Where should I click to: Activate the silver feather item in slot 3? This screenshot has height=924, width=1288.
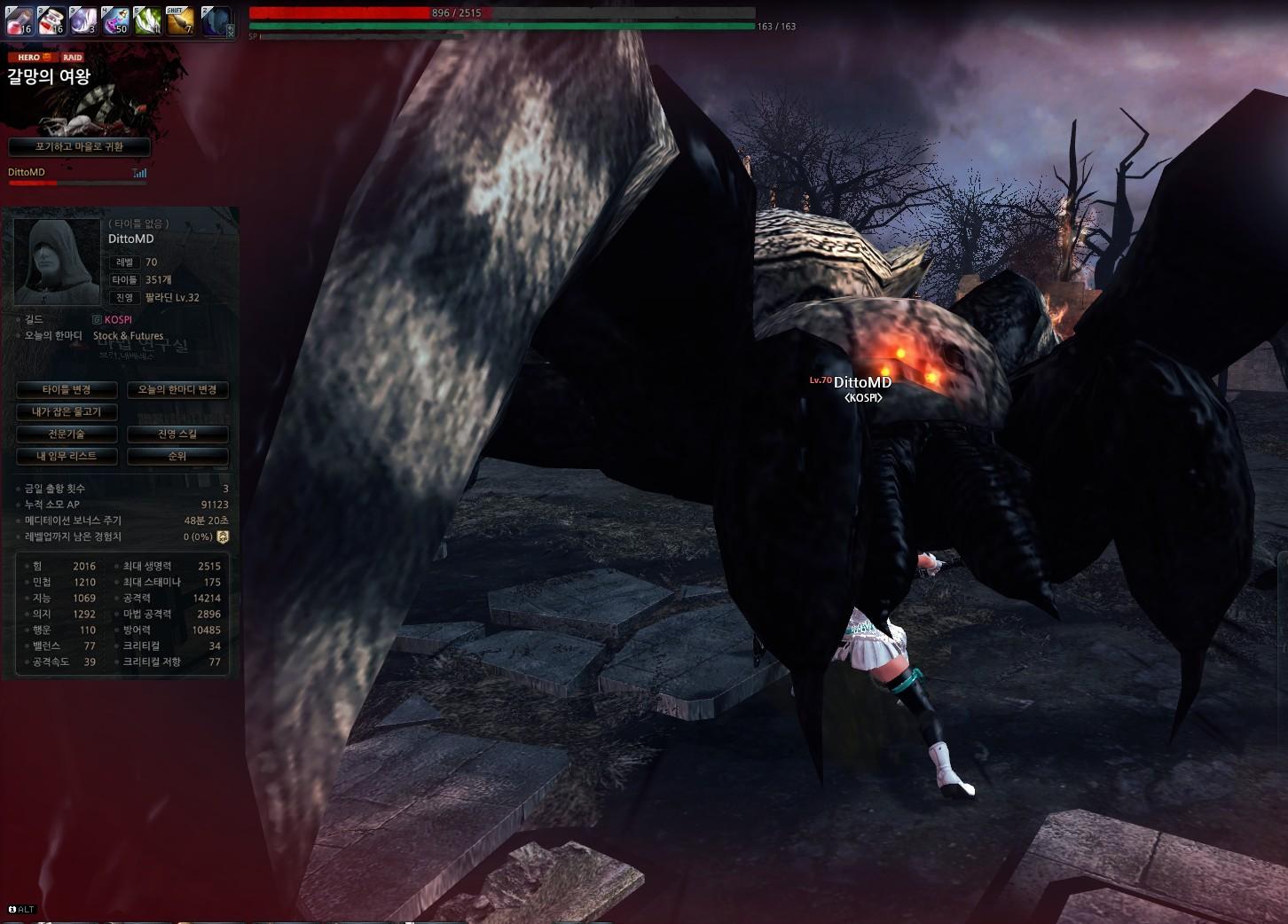click(82, 20)
